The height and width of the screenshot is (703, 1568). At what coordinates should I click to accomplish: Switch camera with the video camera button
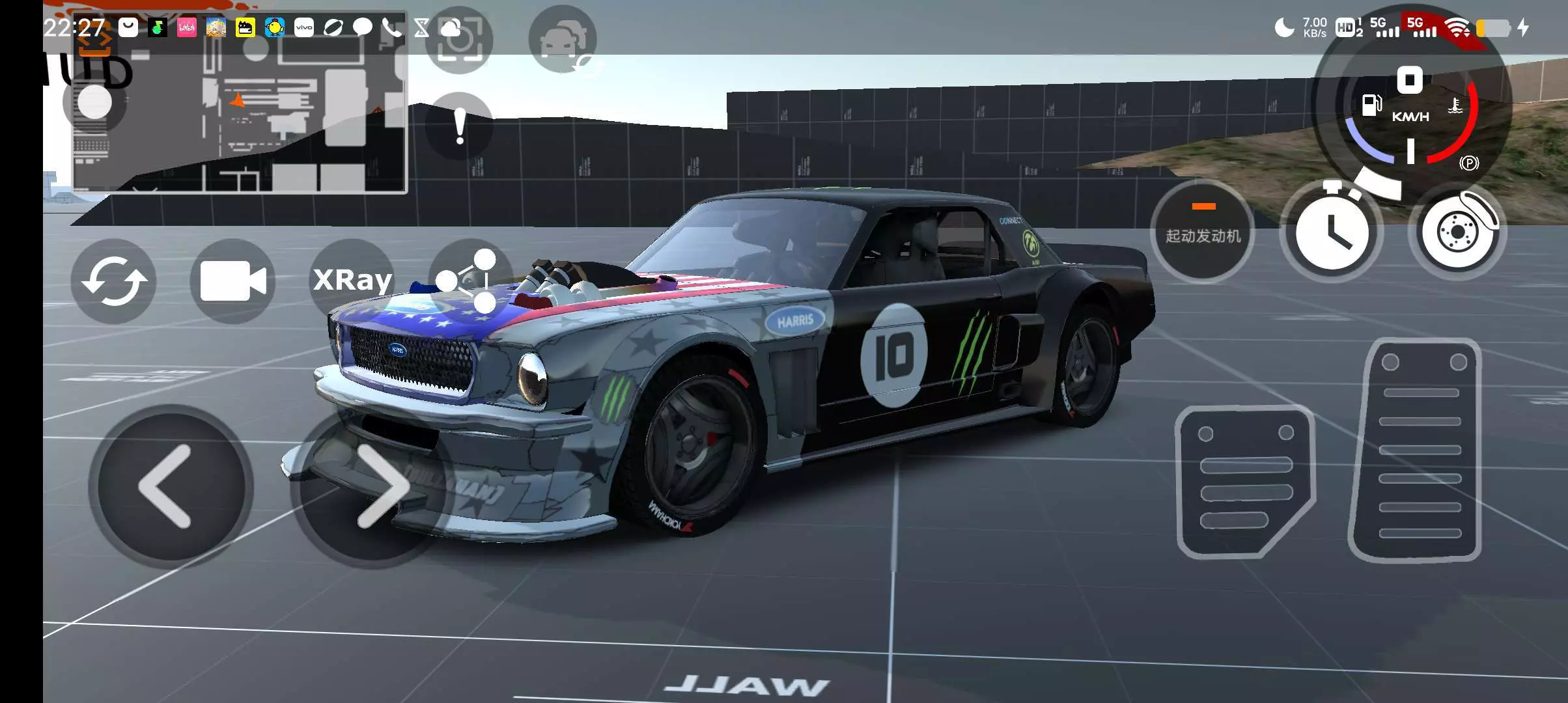[232, 281]
